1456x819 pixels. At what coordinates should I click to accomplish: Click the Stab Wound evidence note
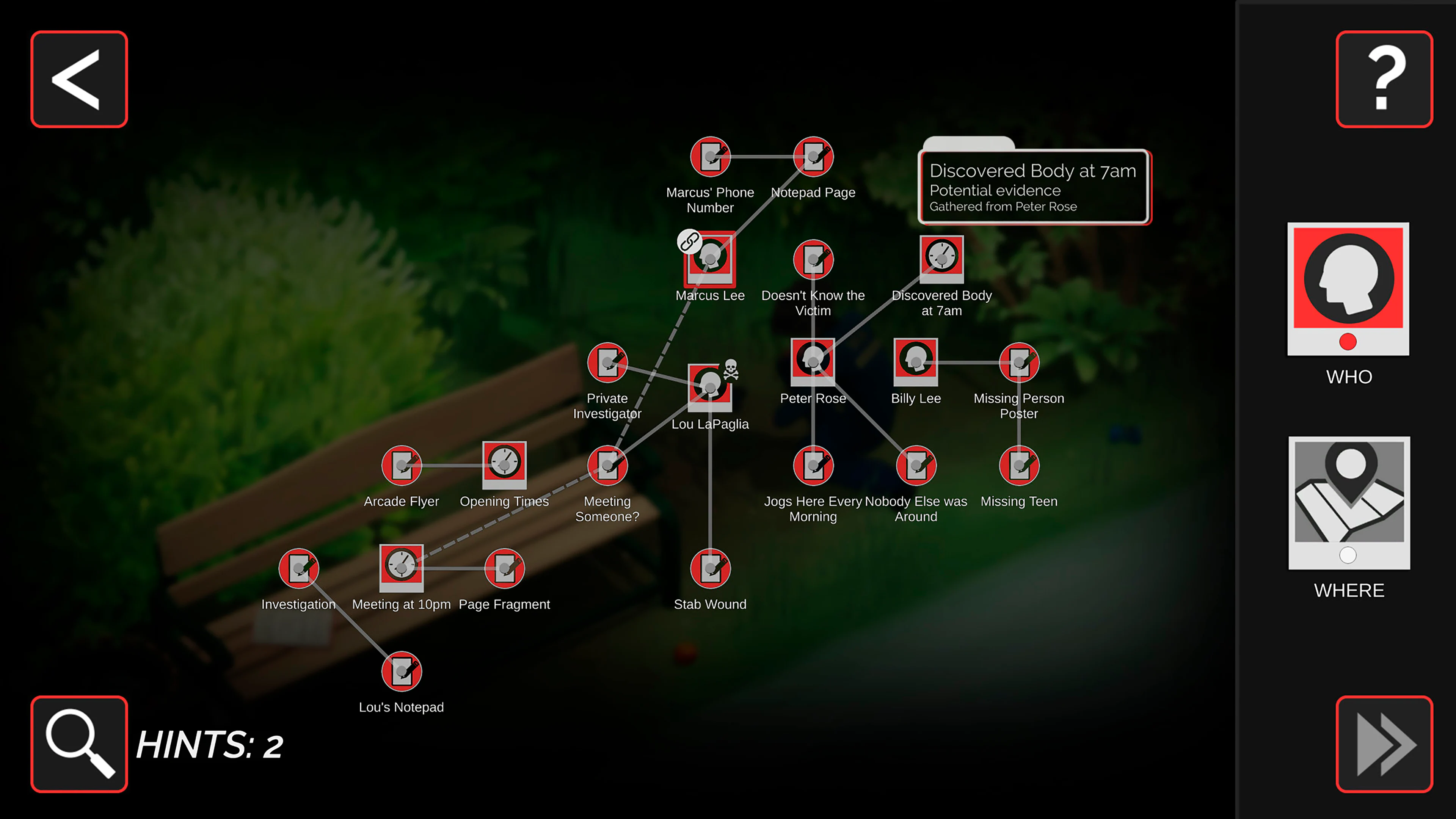(710, 568)
